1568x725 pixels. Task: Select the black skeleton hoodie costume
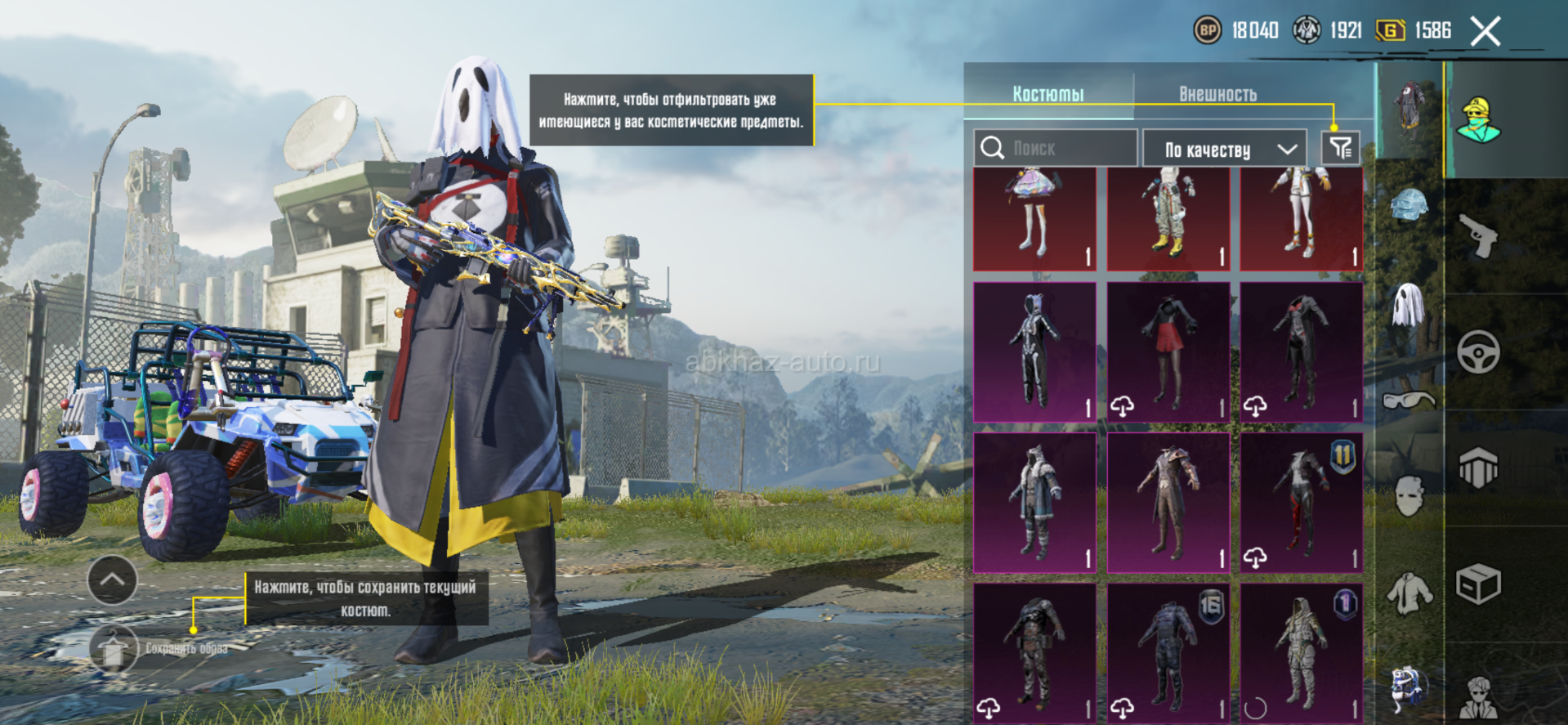tap(1034, 352)
